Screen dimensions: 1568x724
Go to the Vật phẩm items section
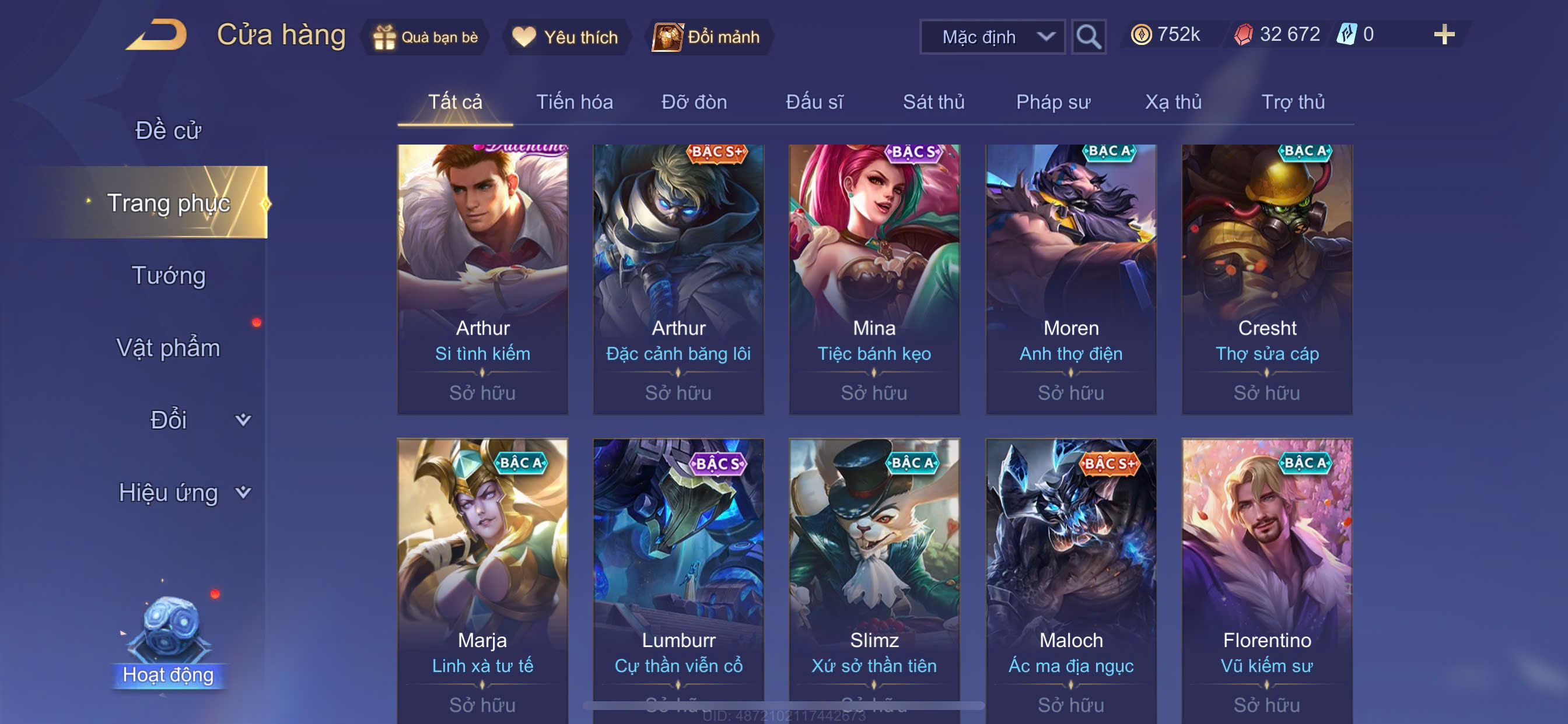point(168,347)
